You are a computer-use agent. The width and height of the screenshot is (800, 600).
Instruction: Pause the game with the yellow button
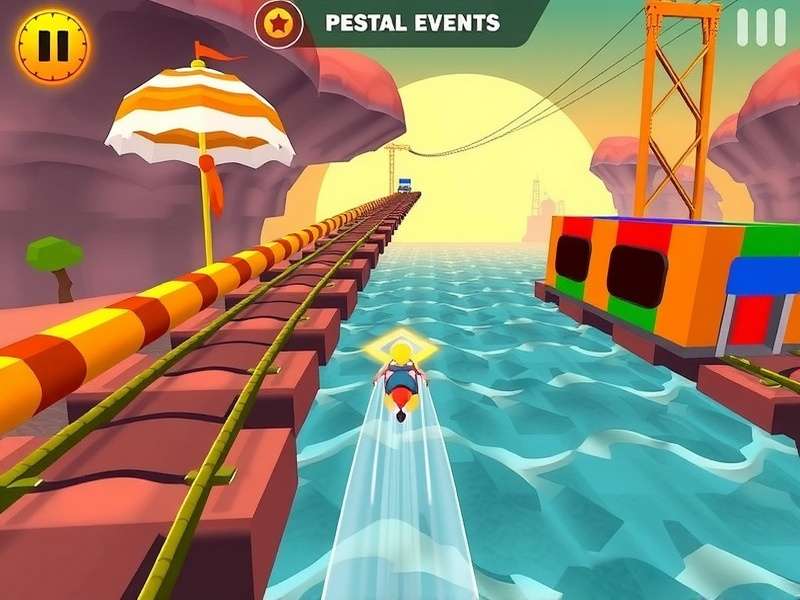pyautogui.click(x=52, y=46)
